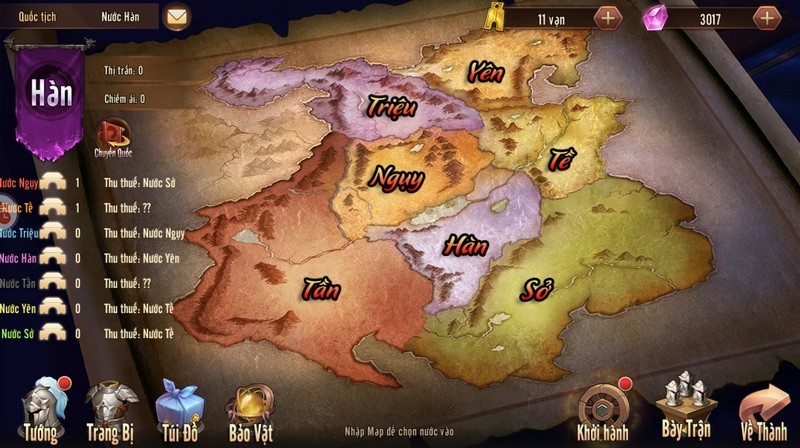
Task: Return with the Về Thành button
Action: click(x=764, y=410)
